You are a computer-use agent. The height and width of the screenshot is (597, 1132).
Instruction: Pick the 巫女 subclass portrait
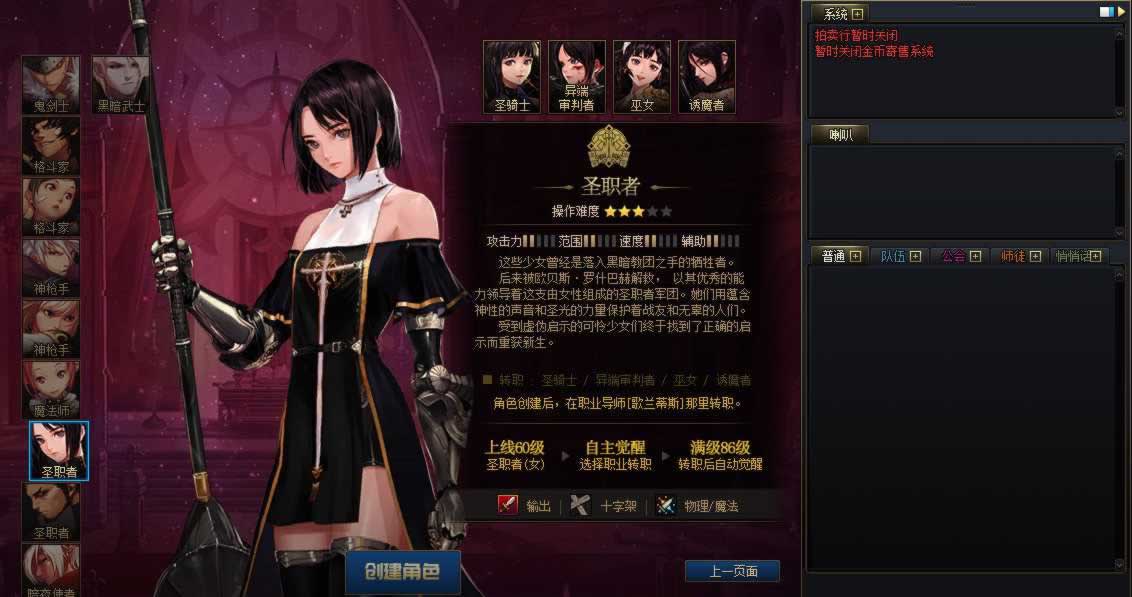coord(642,76)
